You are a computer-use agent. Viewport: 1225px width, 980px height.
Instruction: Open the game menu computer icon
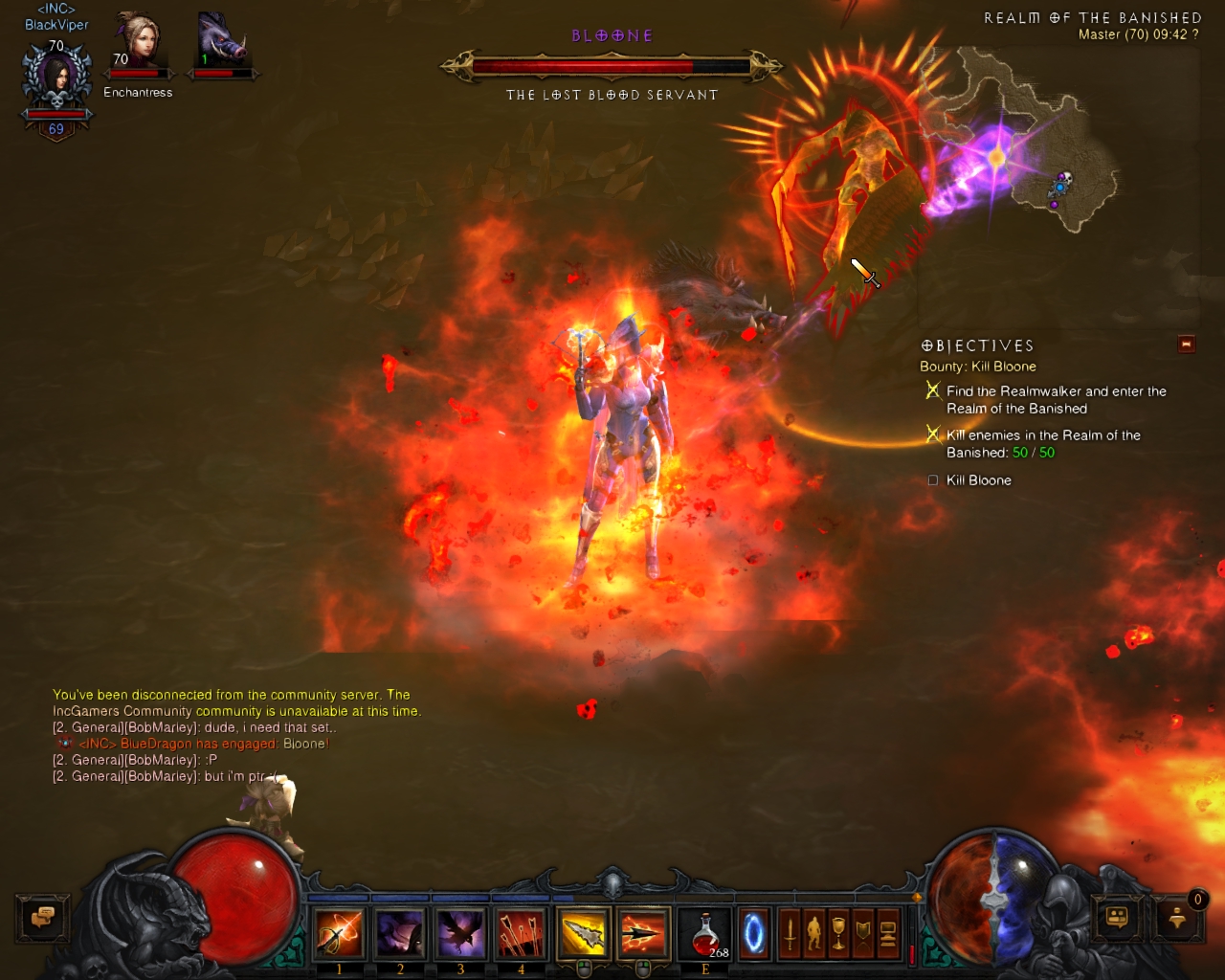point(888,933)
